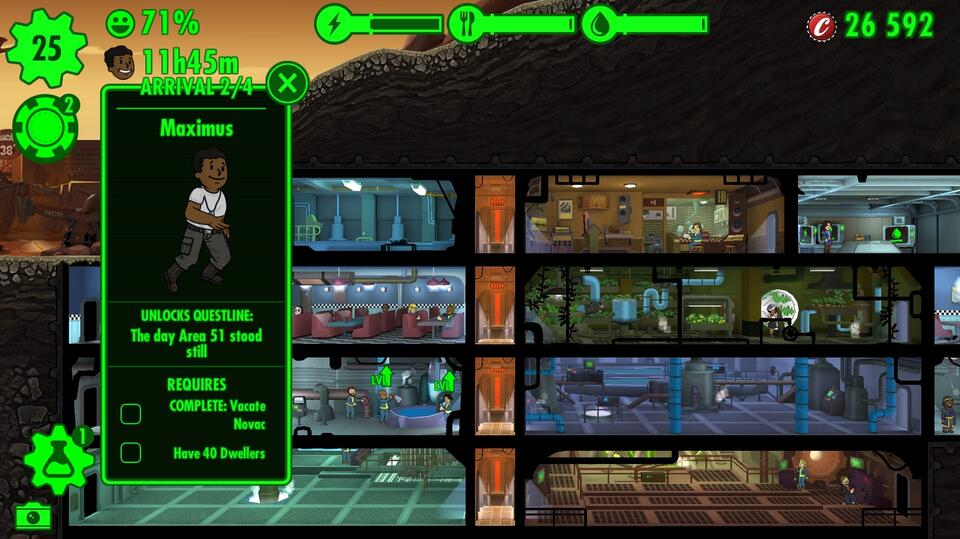Tap the vault happiness smiley face
Screen dimensions: 960x539
tap(120, 23)
